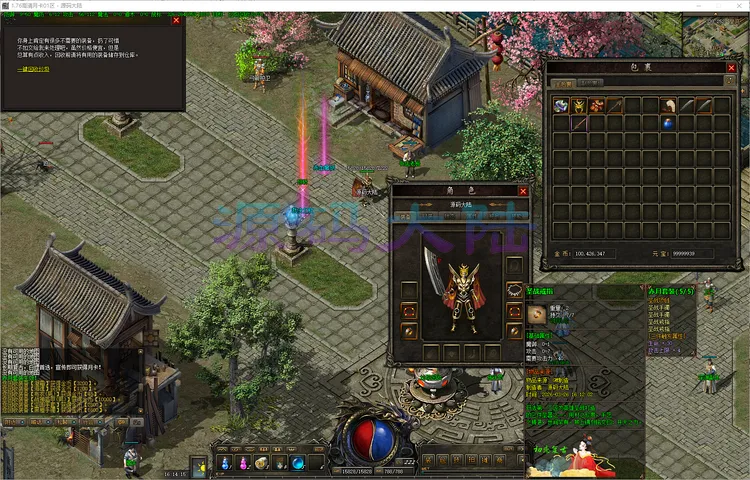The image size is (750, 480).
Task: Click the yellow one-key recycle link
Action: click(x=35, y=70)
